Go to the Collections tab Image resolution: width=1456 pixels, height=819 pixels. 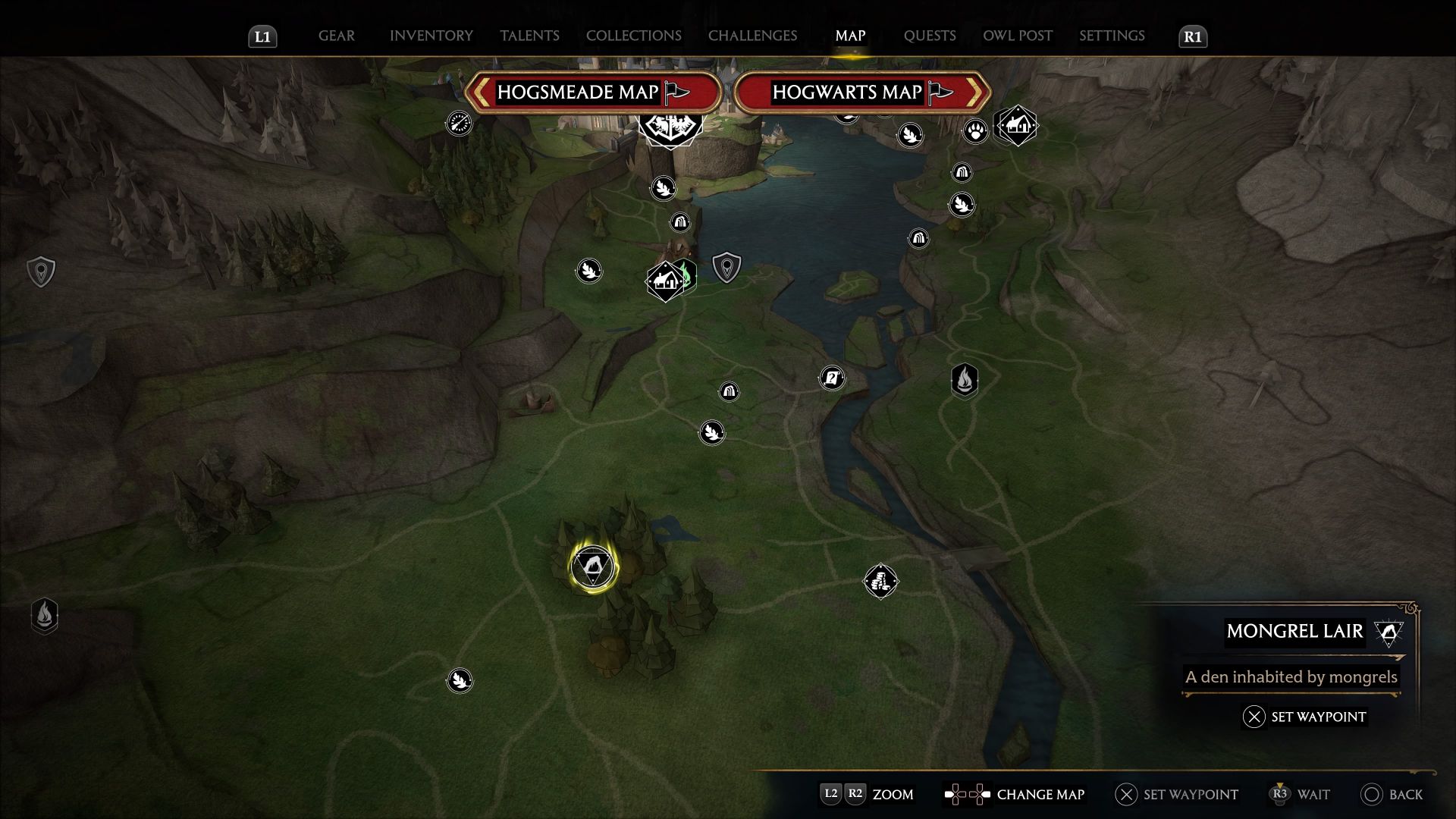633,36
